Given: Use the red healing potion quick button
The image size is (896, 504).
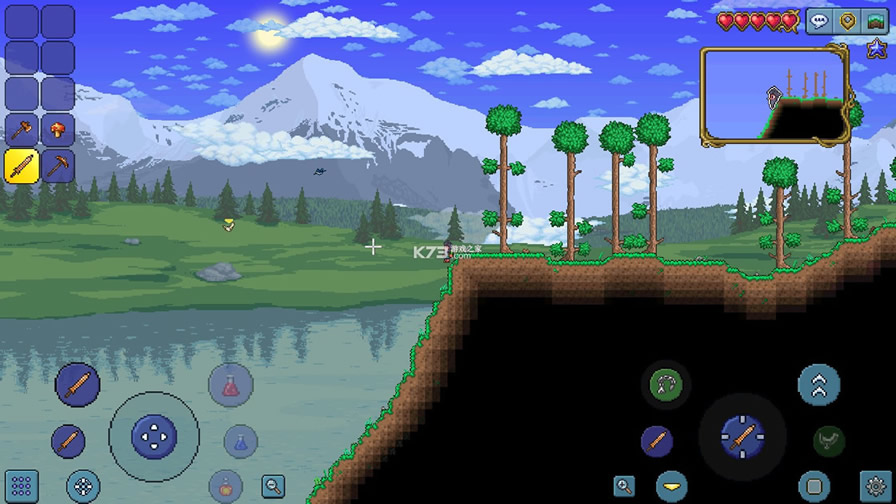Looking at the screenshot, I should pyautogui.click(x=231, y=385).
